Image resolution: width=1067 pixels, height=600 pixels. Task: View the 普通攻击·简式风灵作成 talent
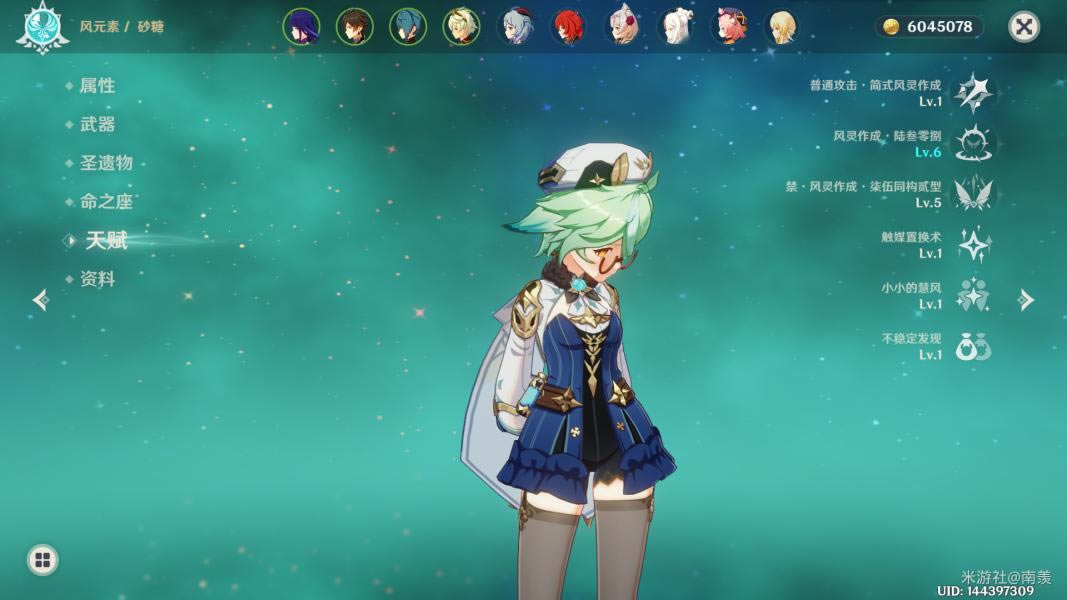click(x=972, y=93)
